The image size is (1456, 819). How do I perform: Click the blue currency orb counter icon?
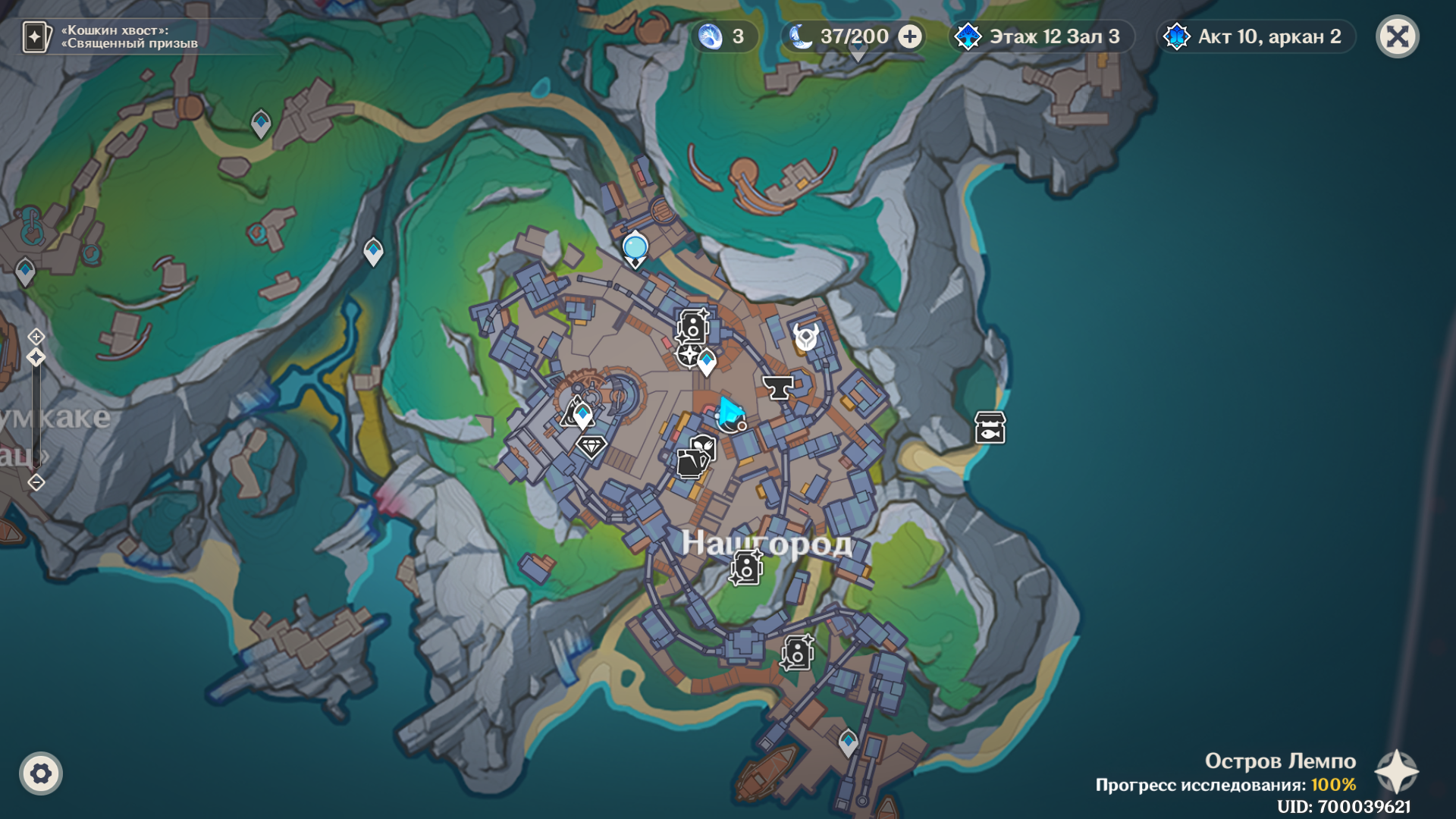[x=711, y=36]
